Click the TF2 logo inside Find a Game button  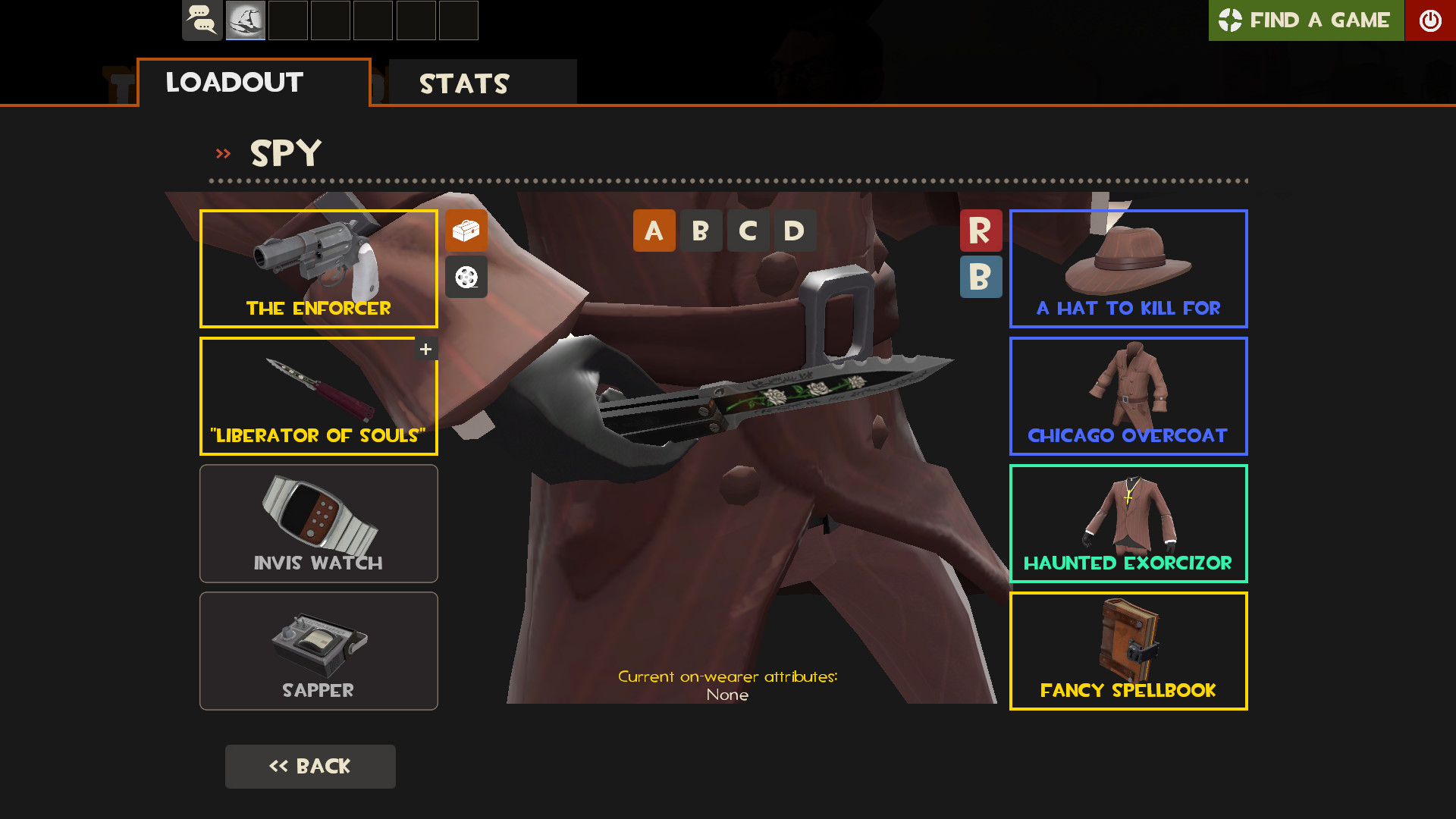coord(1232,20)
